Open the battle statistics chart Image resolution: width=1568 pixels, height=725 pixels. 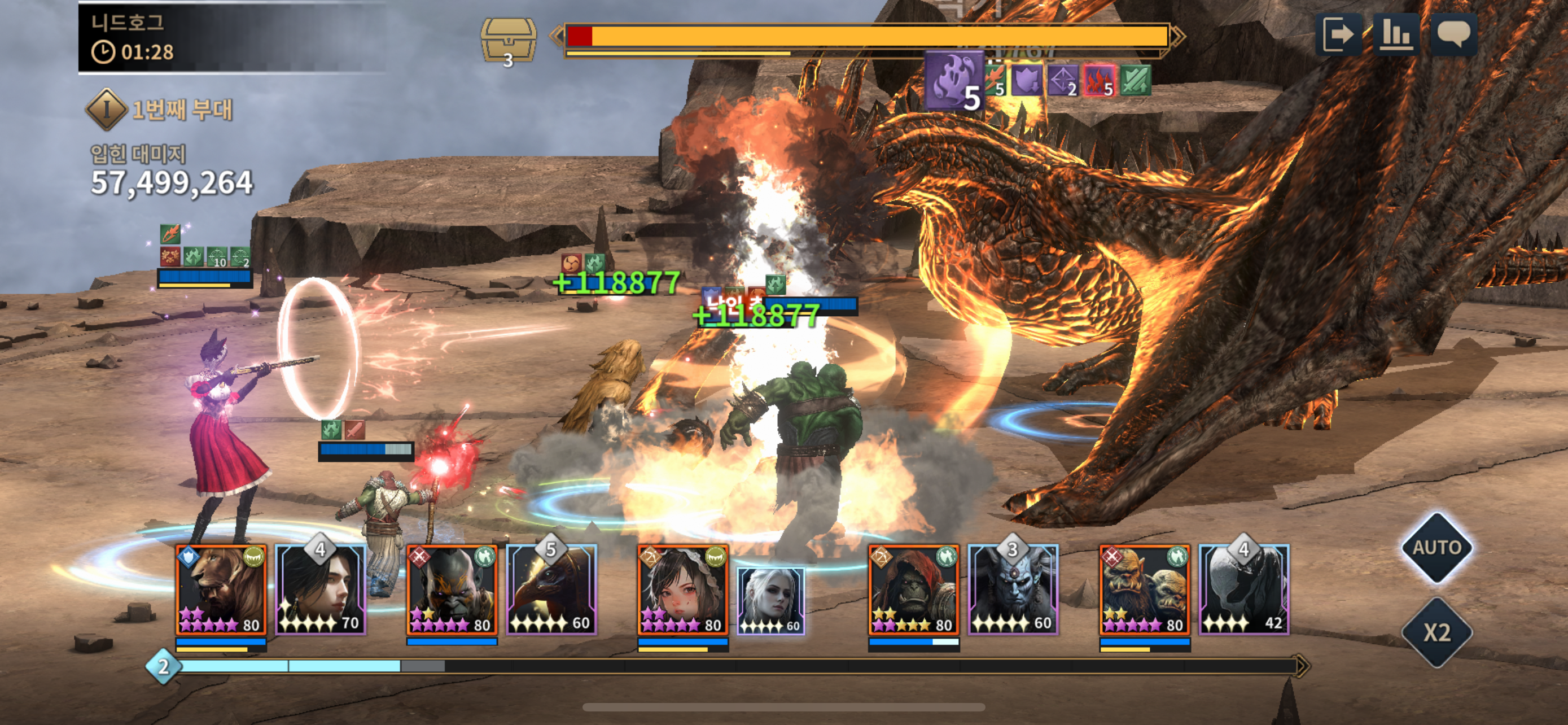click(x=1396, y=34)
